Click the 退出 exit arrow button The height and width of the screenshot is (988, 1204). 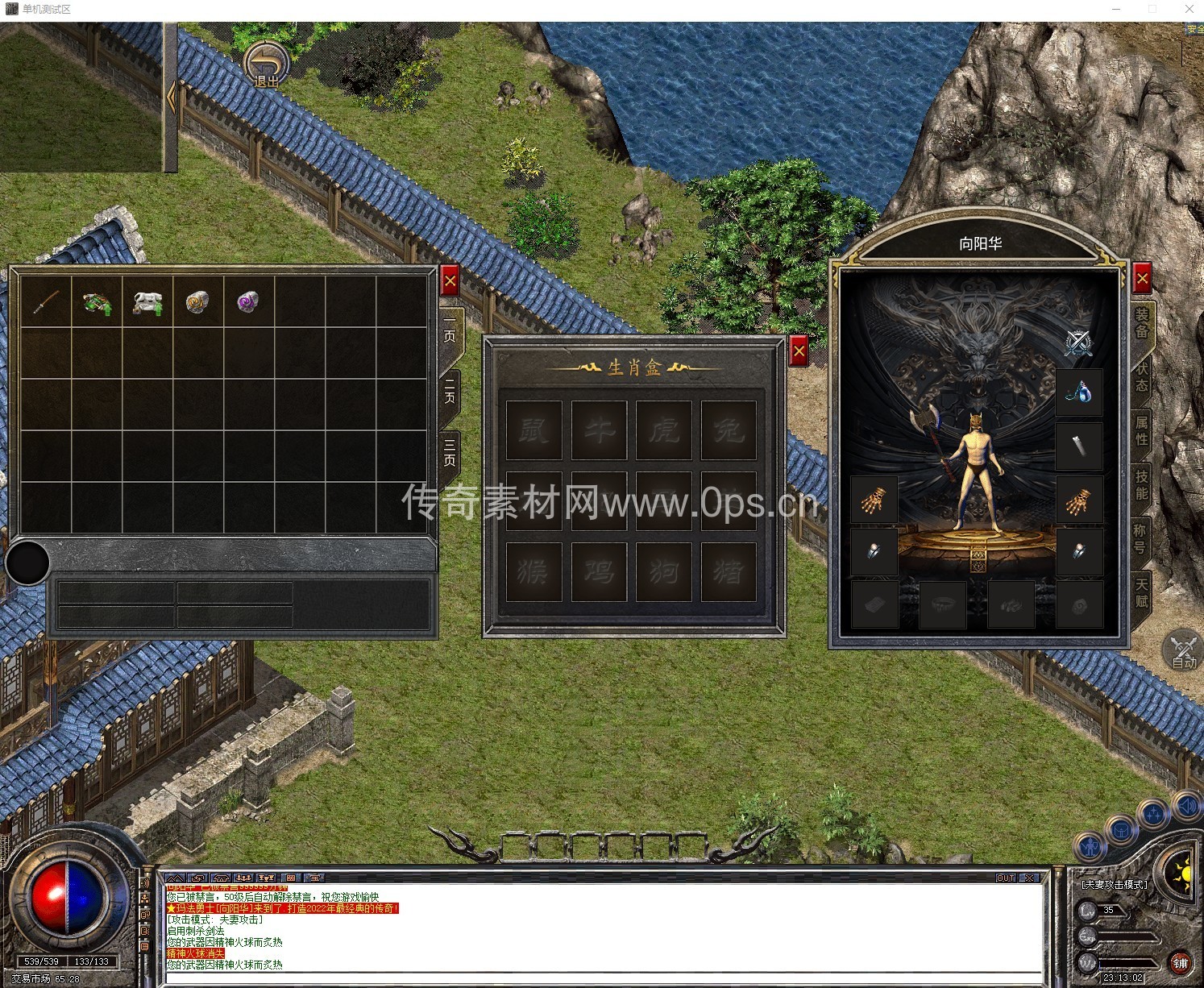pyautogui.click(x=267, y=64)
